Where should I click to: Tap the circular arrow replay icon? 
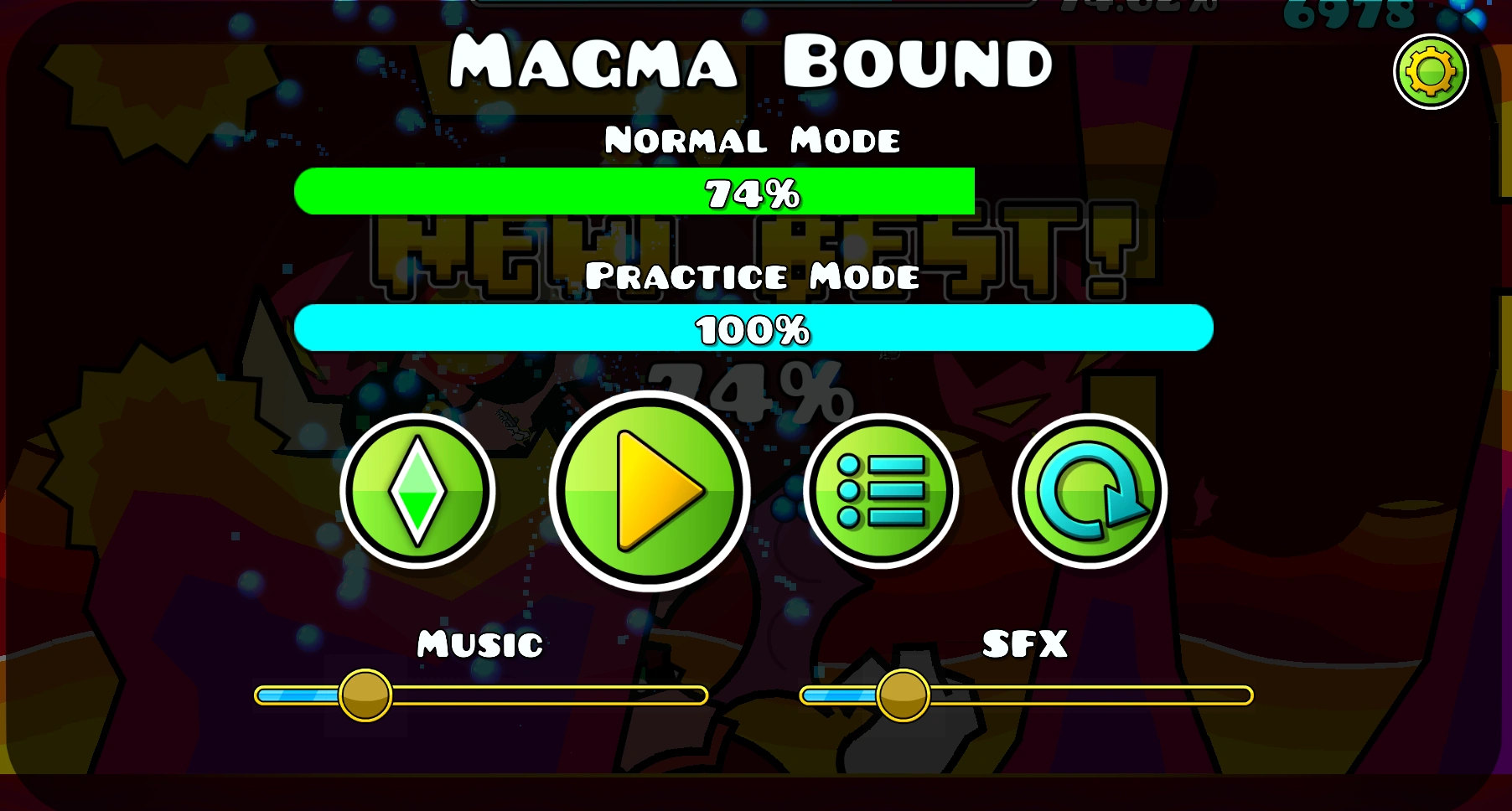click(x=1091, y=492)
